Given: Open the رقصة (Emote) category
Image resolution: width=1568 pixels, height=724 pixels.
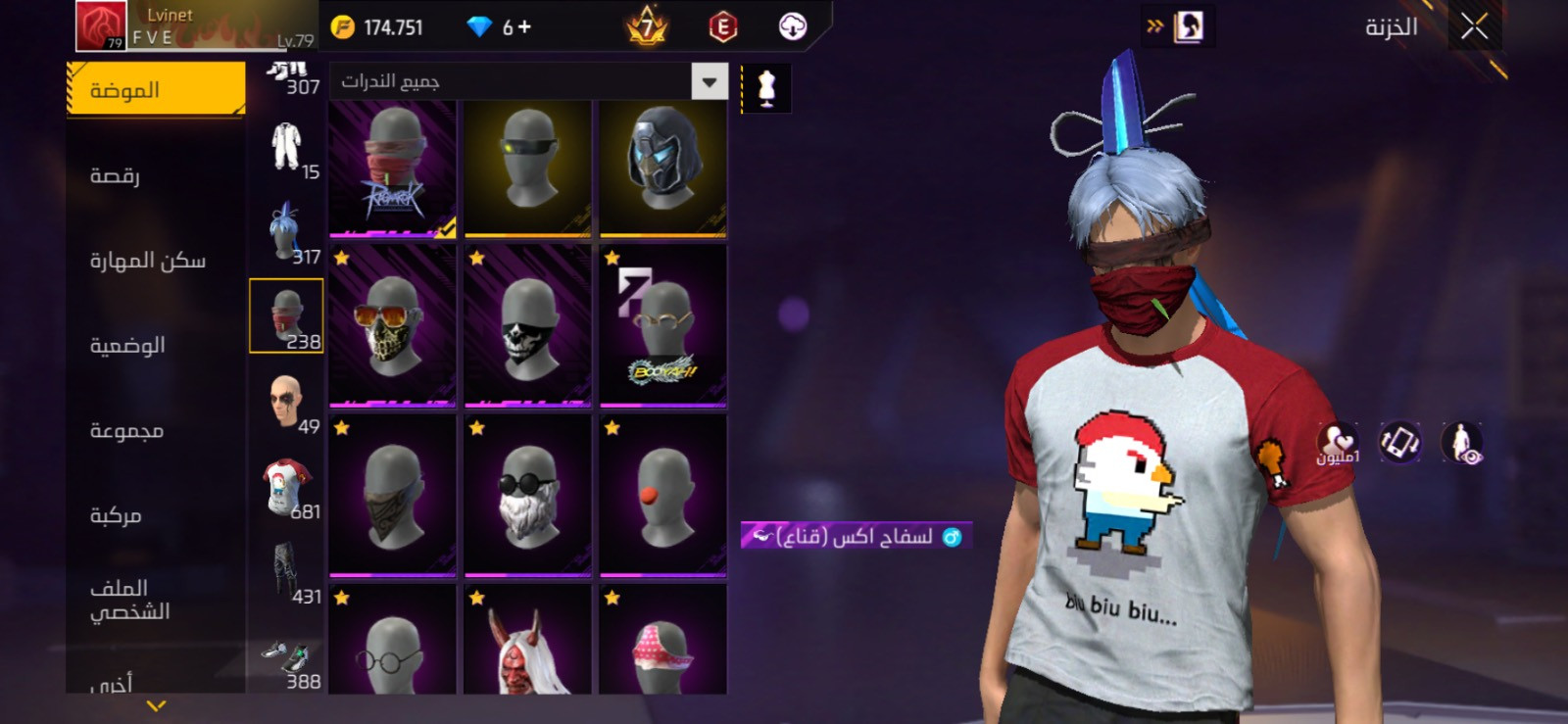Looking at the screenshot, I should coord(116,175).
